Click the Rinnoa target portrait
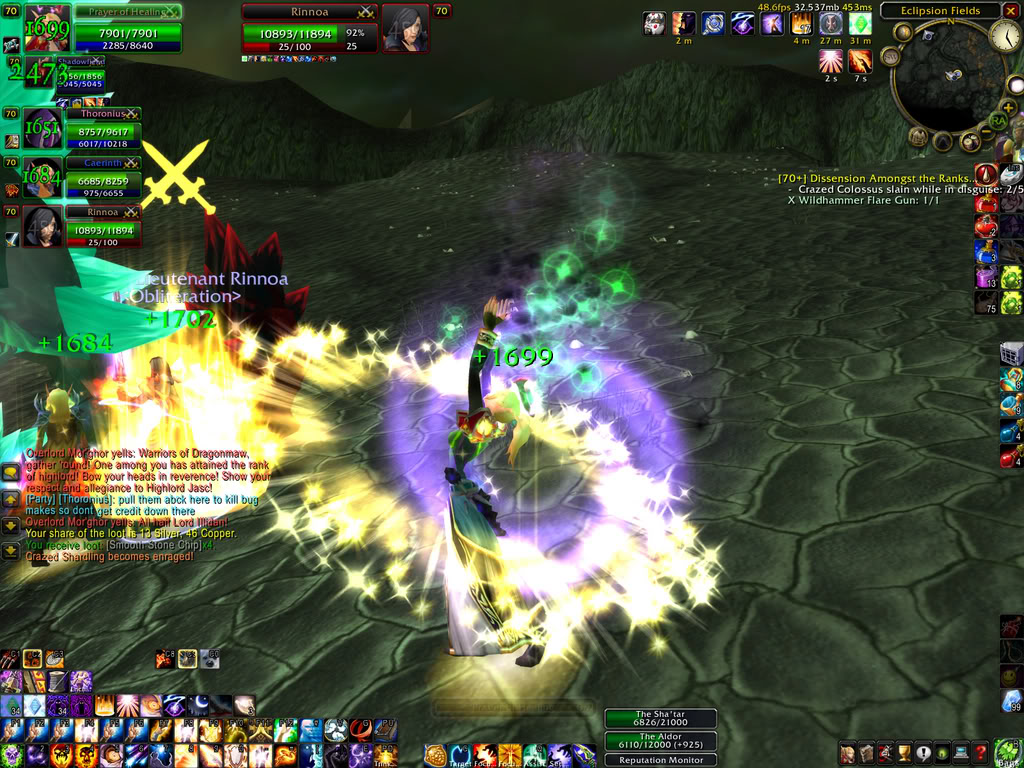This screenshot has height=768, width=1024. point(405,28)
